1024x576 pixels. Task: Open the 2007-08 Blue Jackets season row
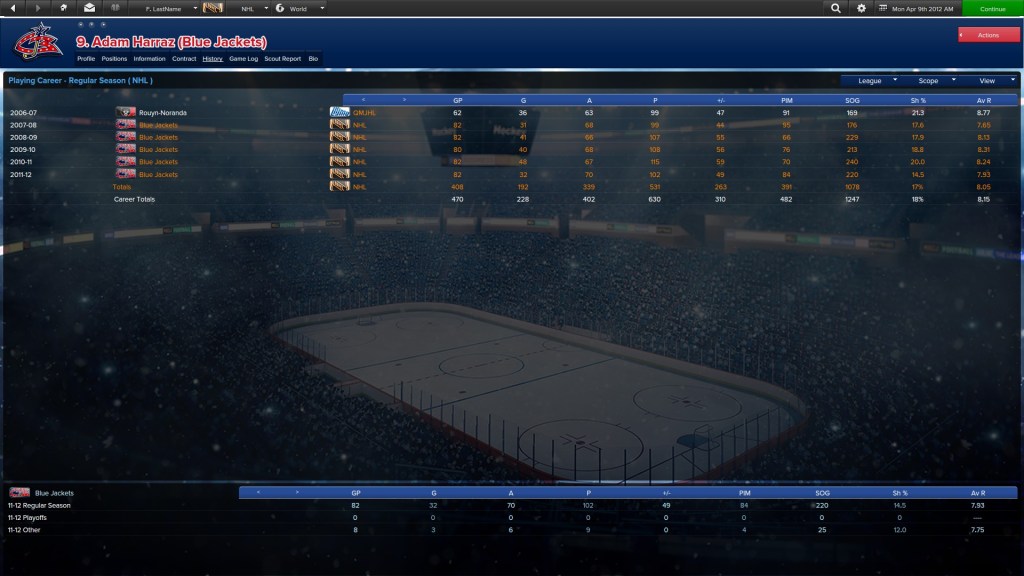159,125
